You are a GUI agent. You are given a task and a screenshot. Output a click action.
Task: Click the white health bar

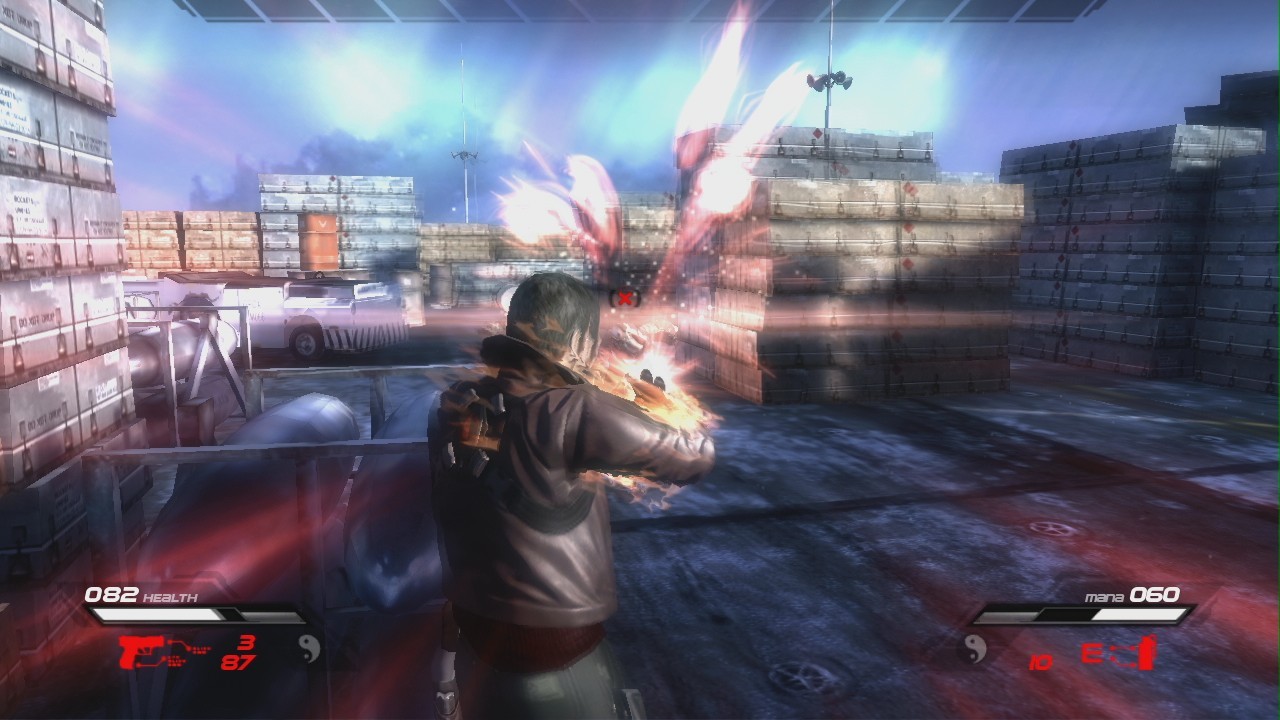pos(158,614)
